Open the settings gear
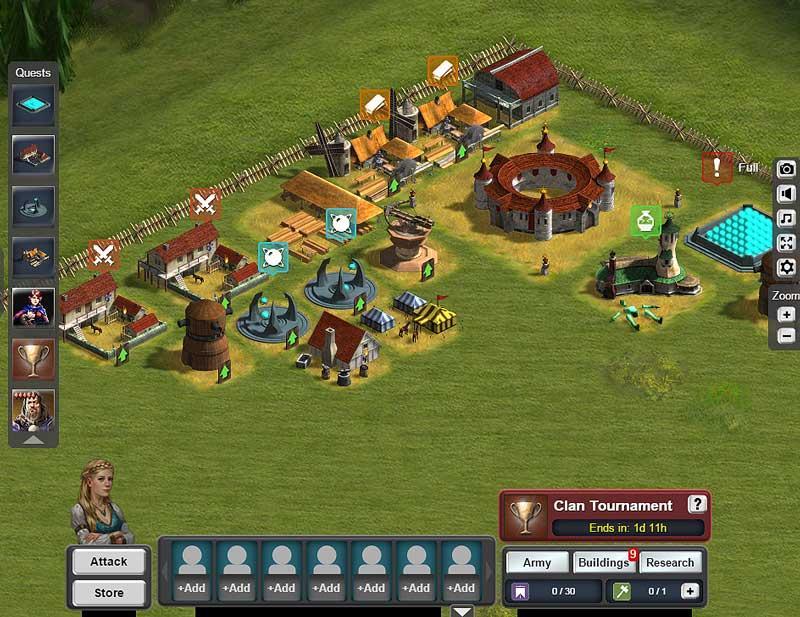The image size is (800, 617). pyautogui.click(x=787, y=267)
